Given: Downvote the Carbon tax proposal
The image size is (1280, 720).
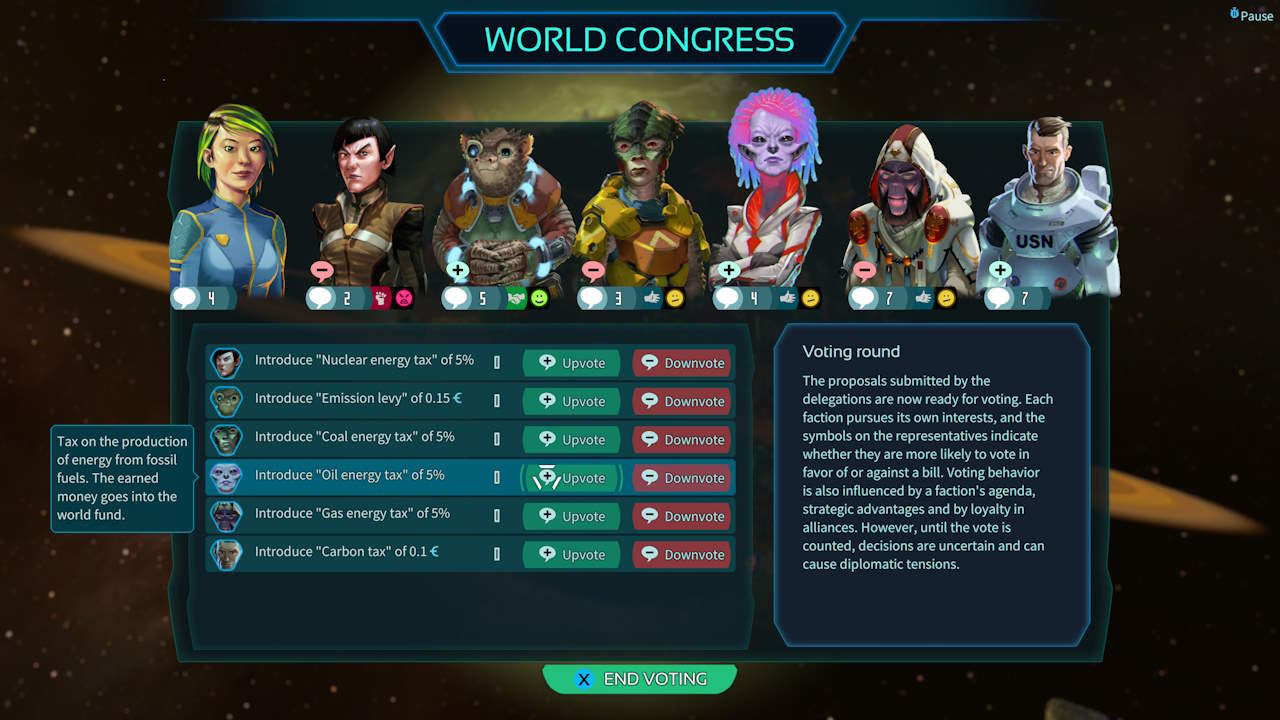Looking at the screenshot, I should click(x=681, y=554).
